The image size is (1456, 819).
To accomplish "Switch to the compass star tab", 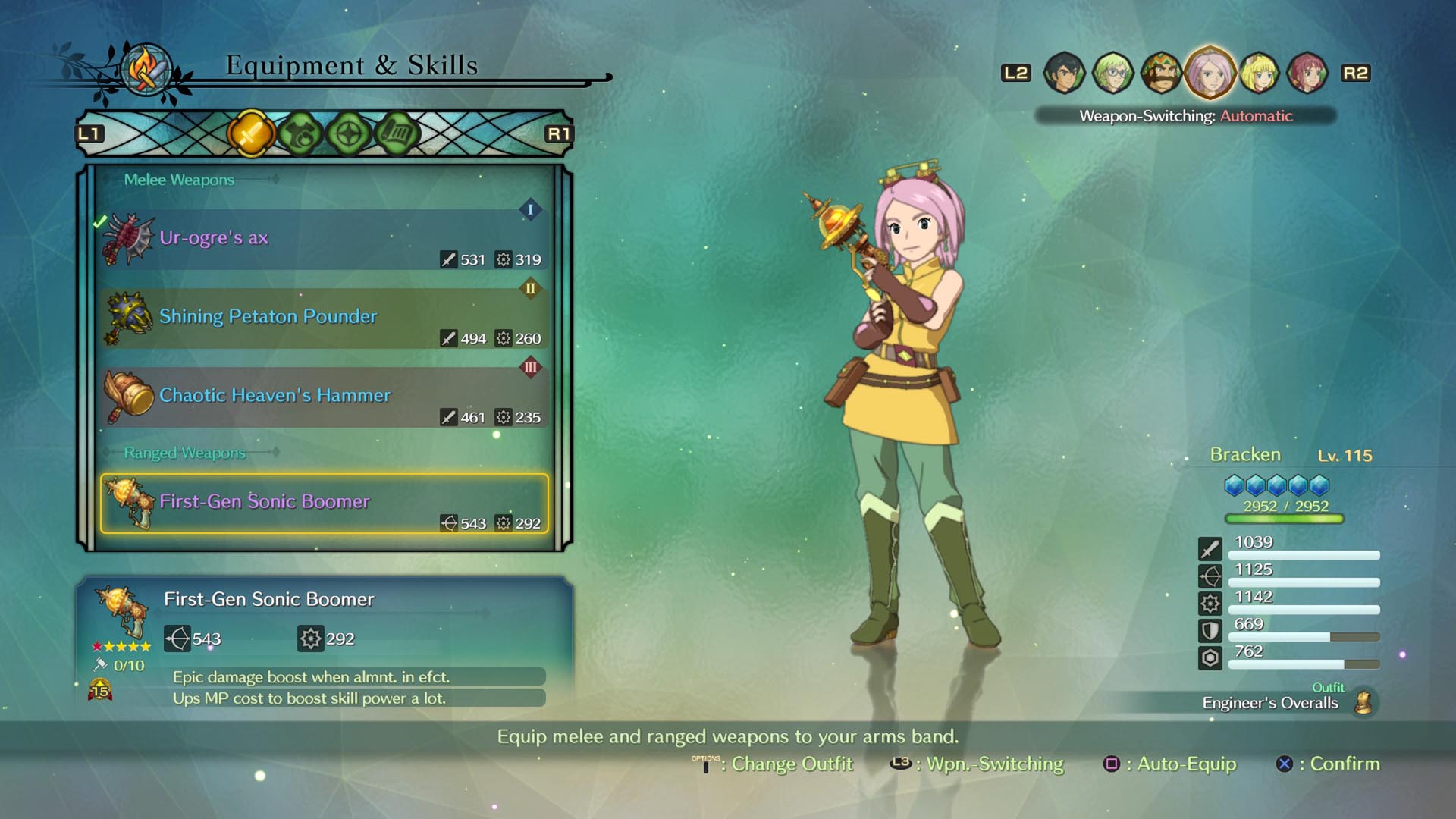I will 349,134.
